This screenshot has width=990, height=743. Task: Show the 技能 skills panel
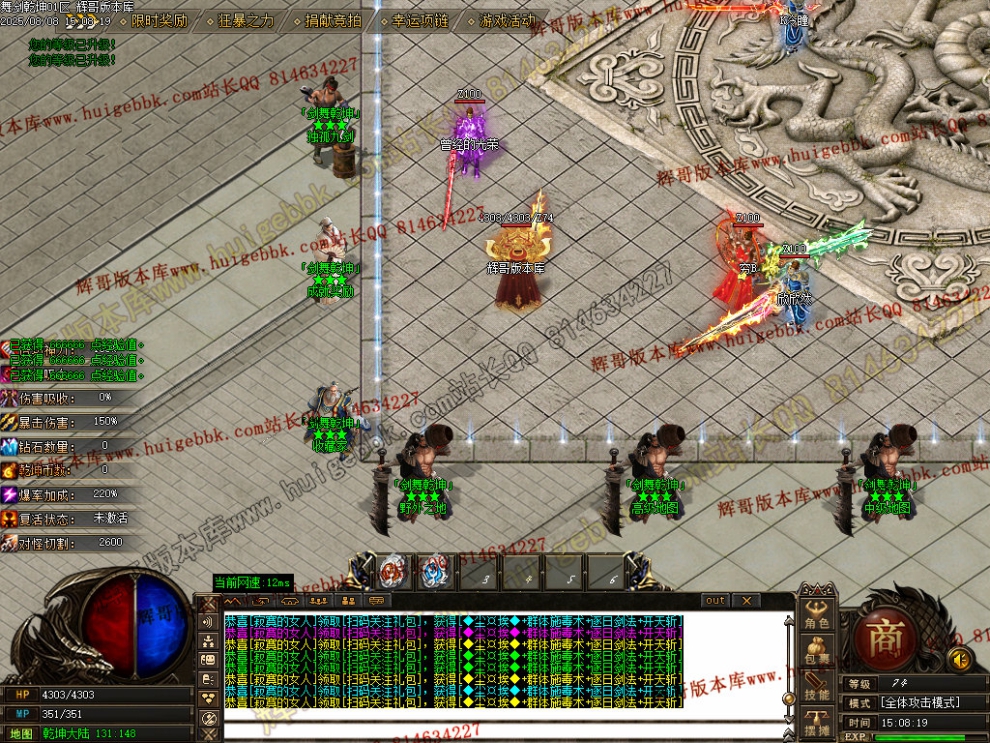tap(817, 687)
